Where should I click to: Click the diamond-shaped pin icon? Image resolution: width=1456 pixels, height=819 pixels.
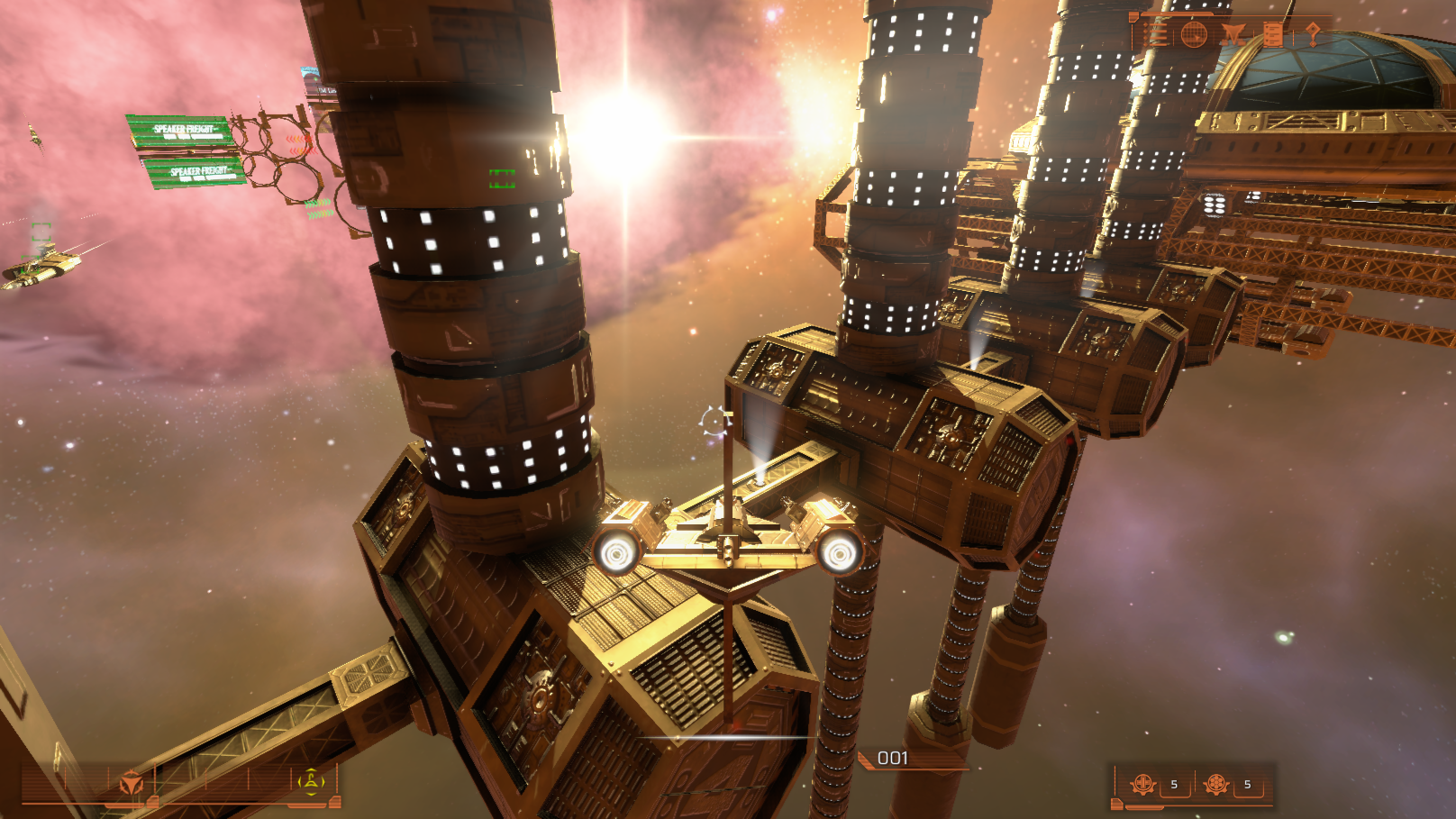1313,35
